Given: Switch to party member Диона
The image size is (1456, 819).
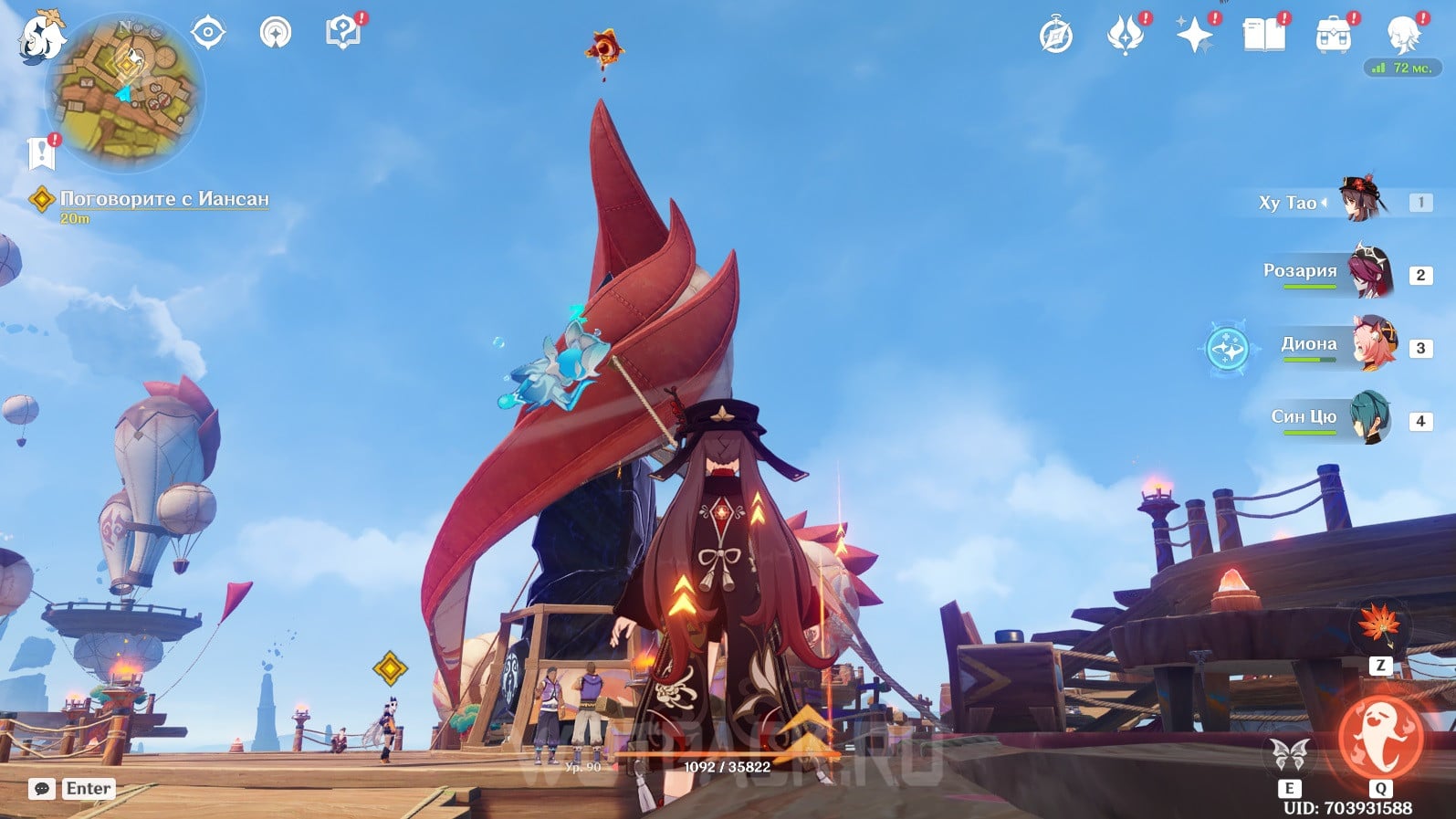Looking at the screenshot, I should (x=1372, y=345).
